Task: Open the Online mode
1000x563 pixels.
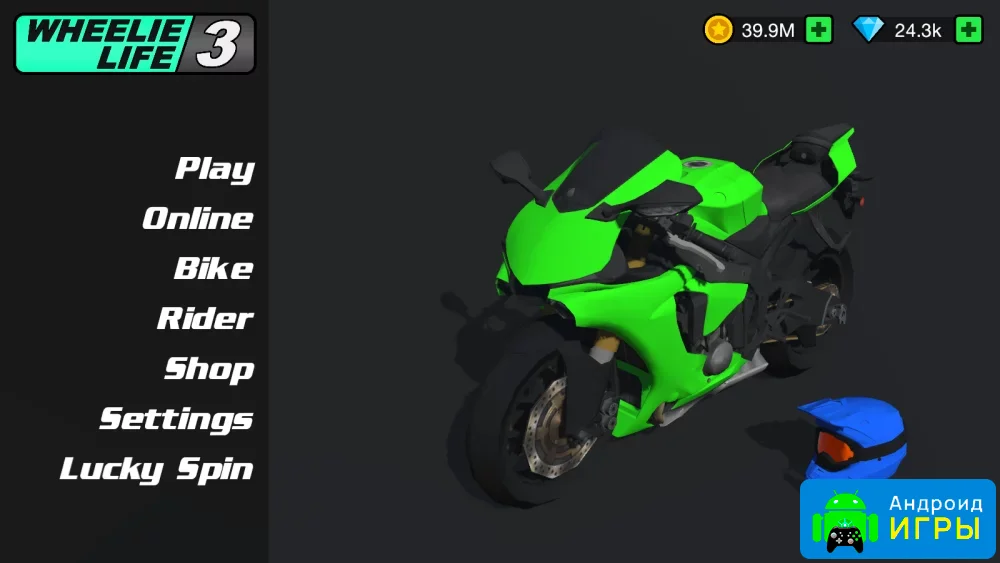Action: [198, 218]
